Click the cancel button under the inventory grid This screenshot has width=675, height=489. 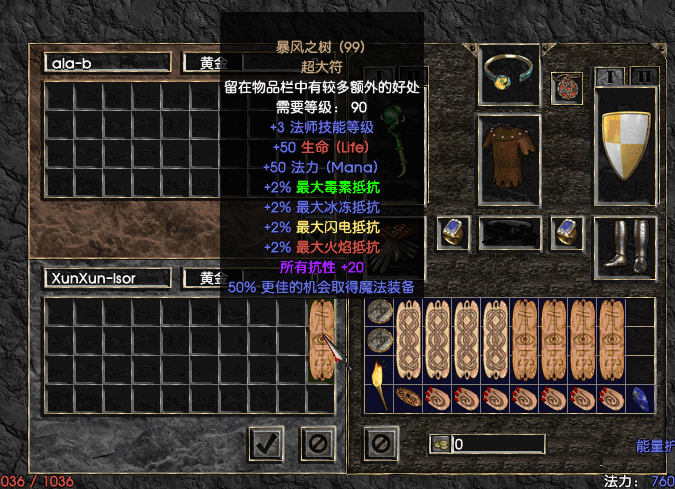coord(381,442)
